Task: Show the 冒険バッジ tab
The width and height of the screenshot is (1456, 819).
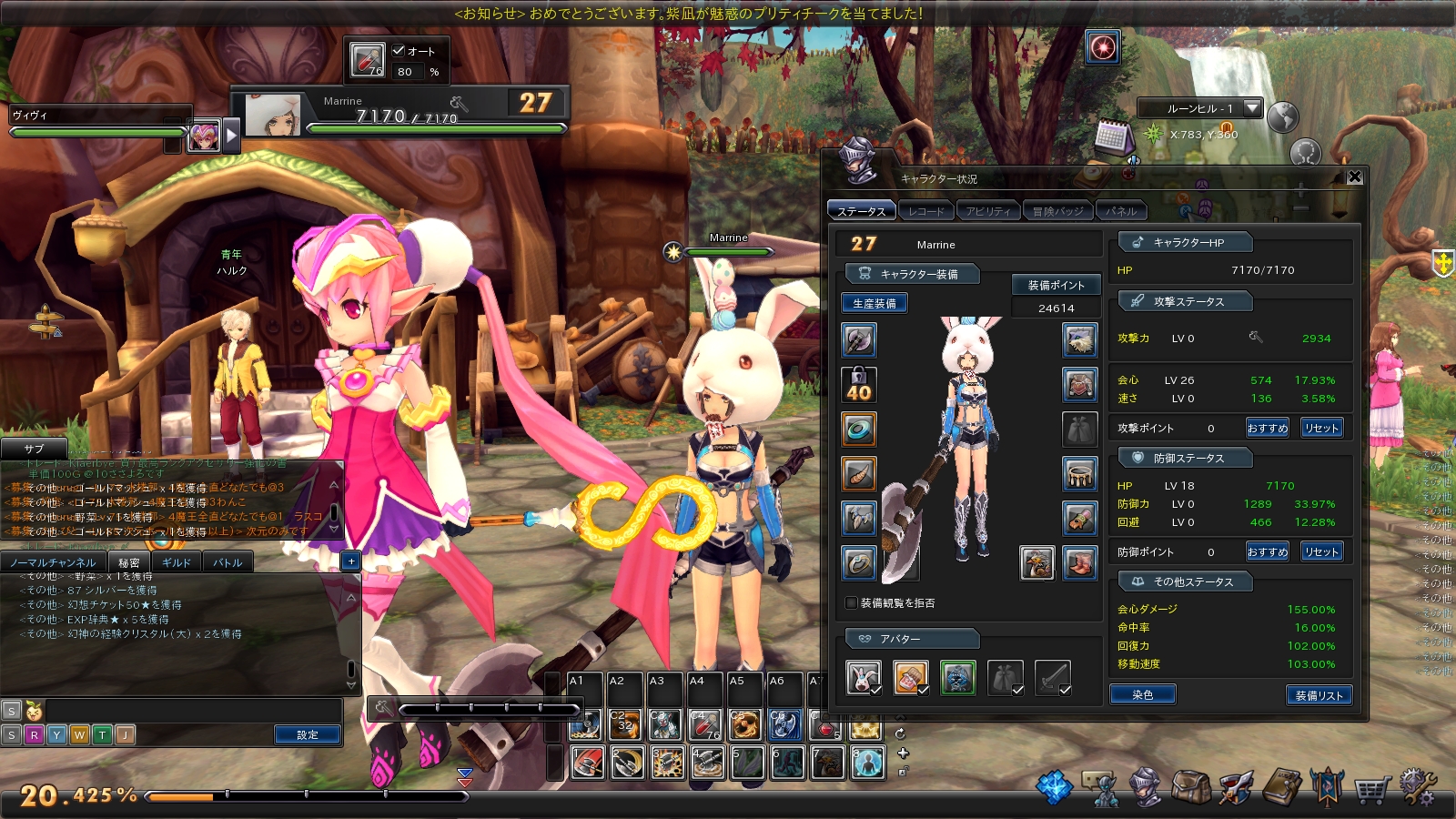Action: 1057,211
